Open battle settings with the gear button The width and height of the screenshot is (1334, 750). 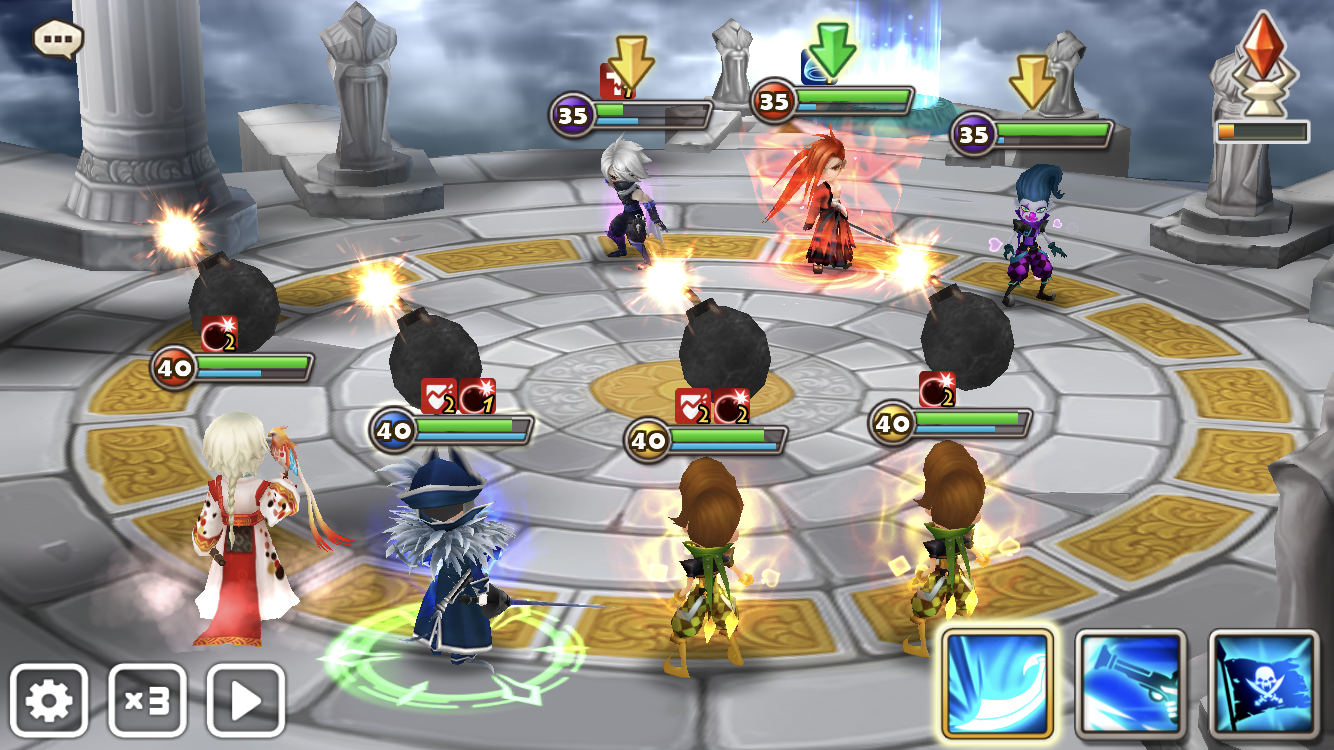point(49,701)
